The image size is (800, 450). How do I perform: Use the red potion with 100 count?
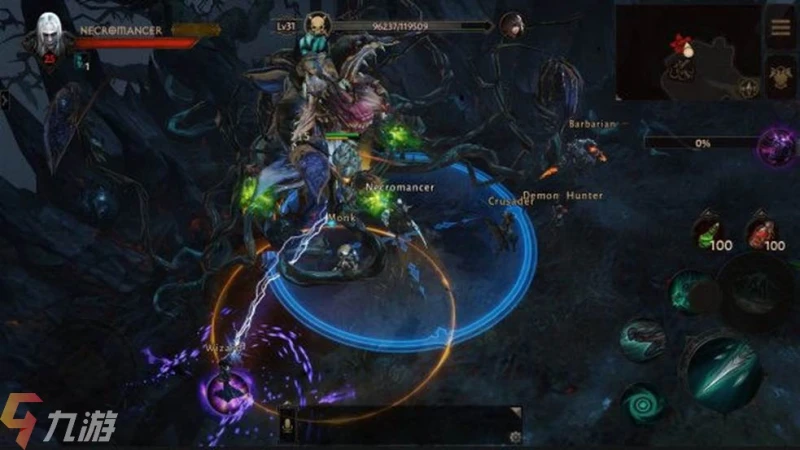click(x=763, y=229)
